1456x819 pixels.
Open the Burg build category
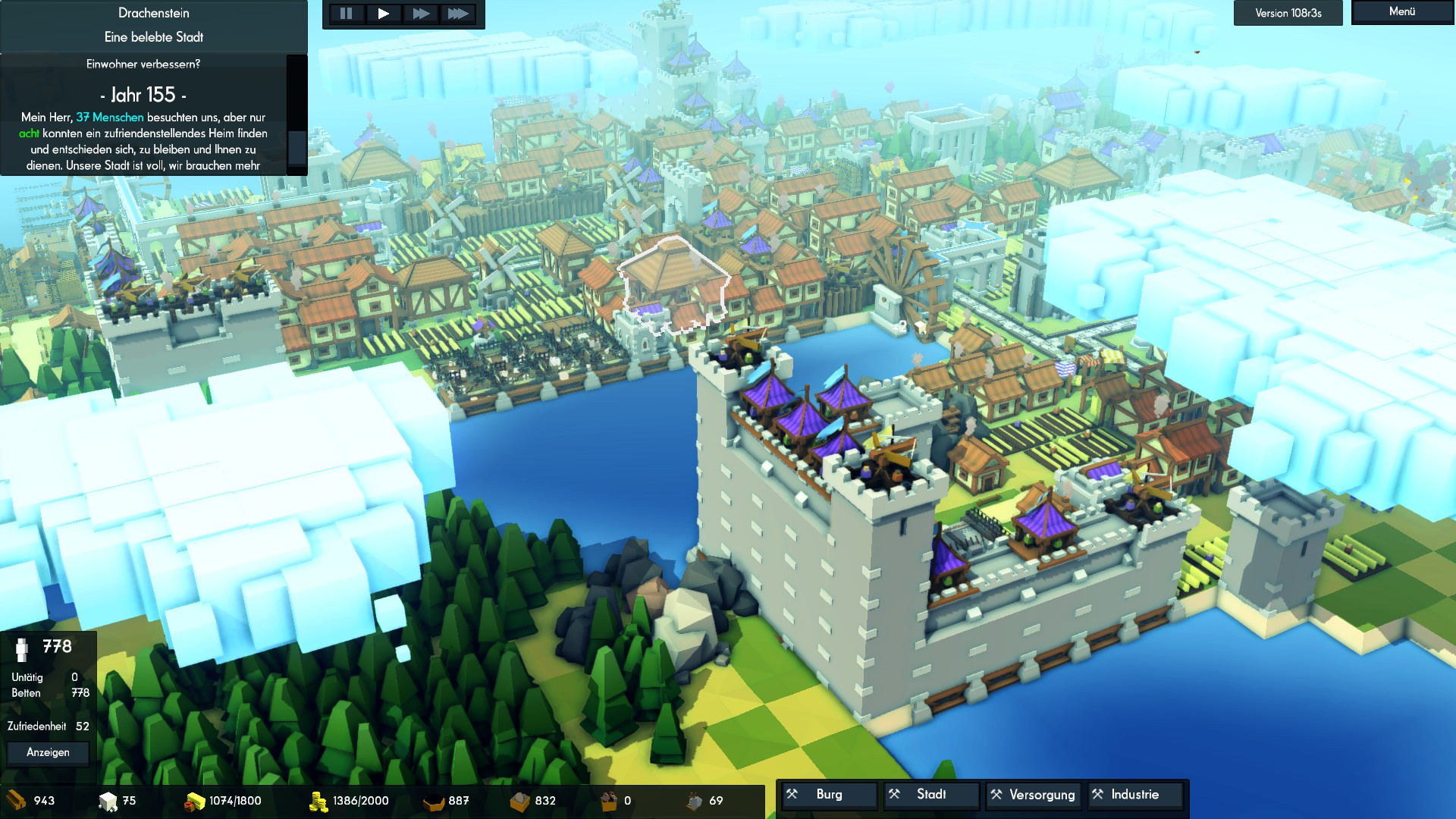coord(828,795)
